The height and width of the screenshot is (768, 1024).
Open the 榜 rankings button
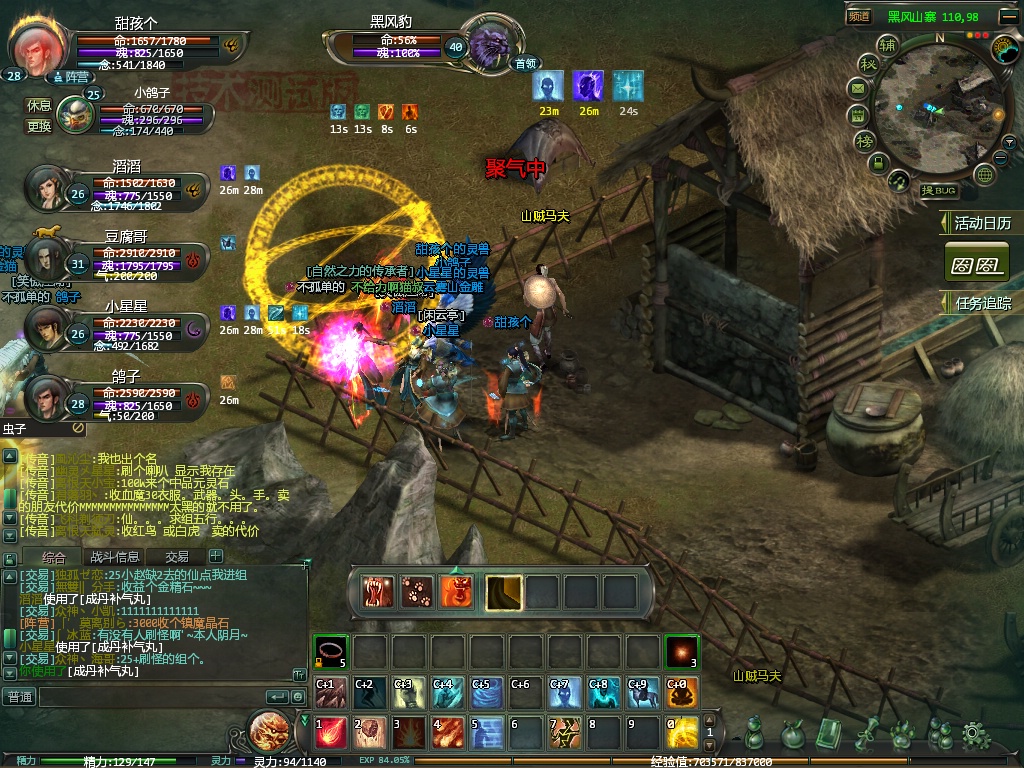click(863, 140)
